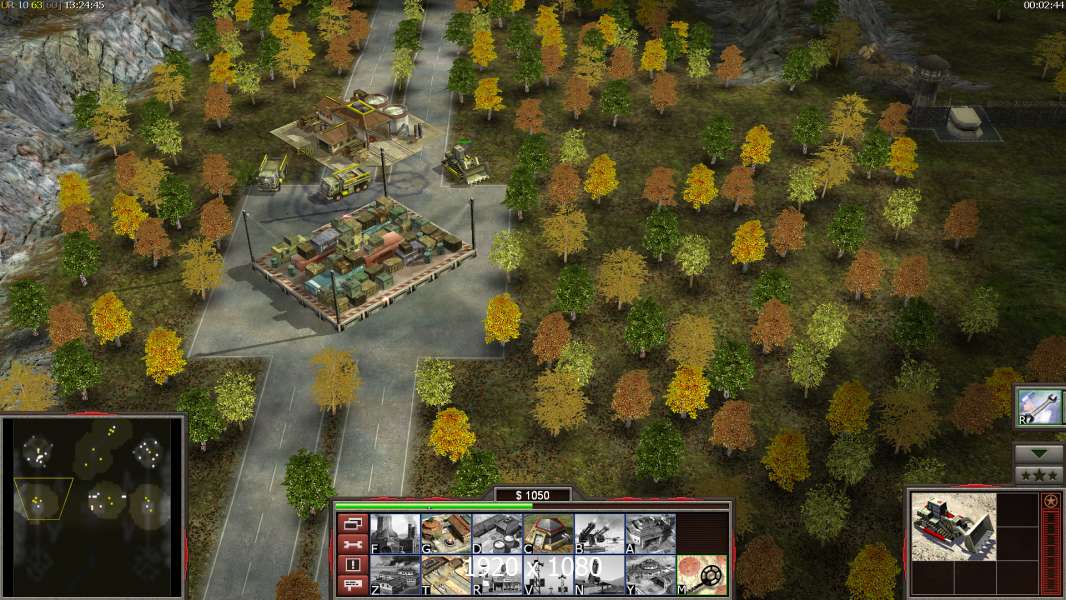Open the wrench options button on command bar

(351, 544)
